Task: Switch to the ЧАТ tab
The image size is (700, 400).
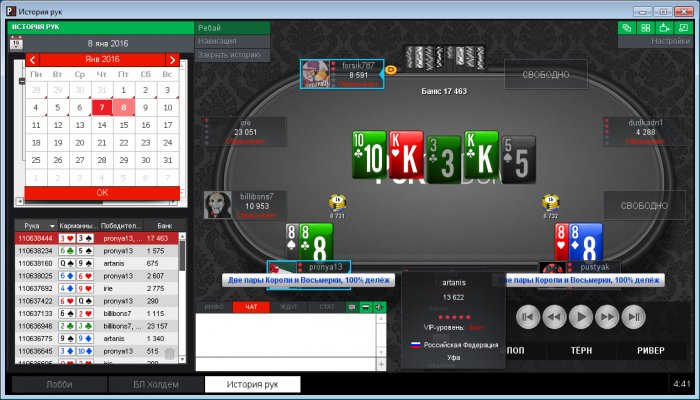Action: (251, 306)
